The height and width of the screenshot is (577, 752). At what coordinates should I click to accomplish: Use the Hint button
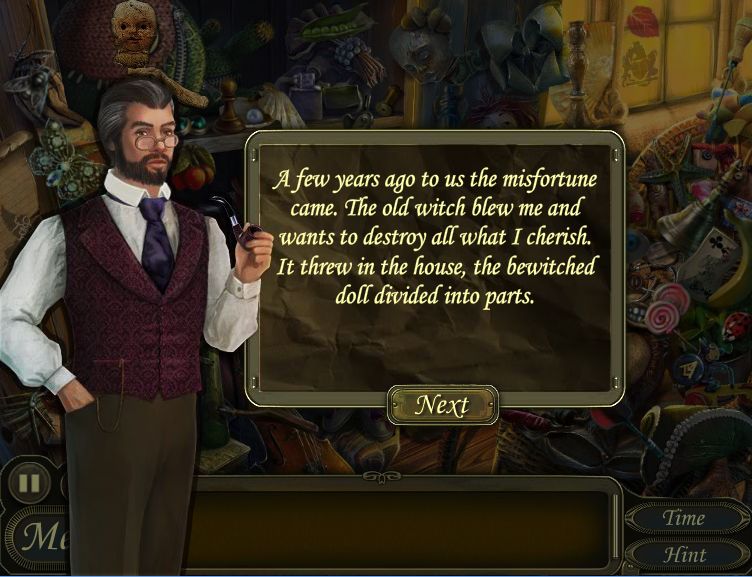tap(684, 554)
